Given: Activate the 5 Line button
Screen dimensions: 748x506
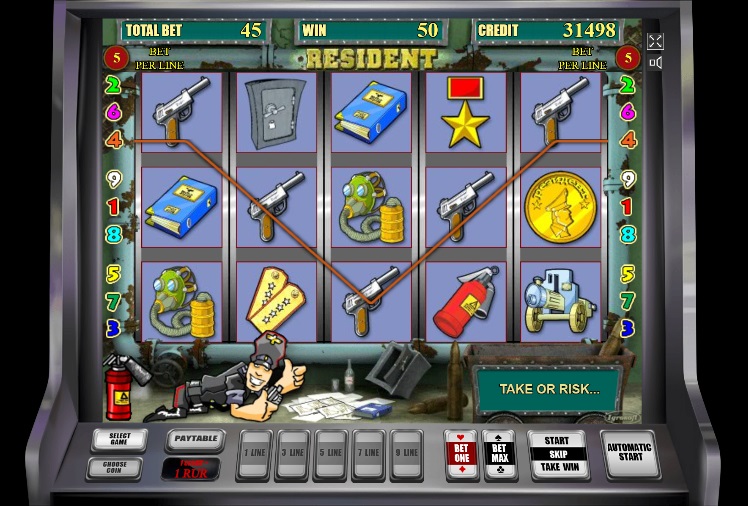Looking at the screenshot, I should pos(330,455).
